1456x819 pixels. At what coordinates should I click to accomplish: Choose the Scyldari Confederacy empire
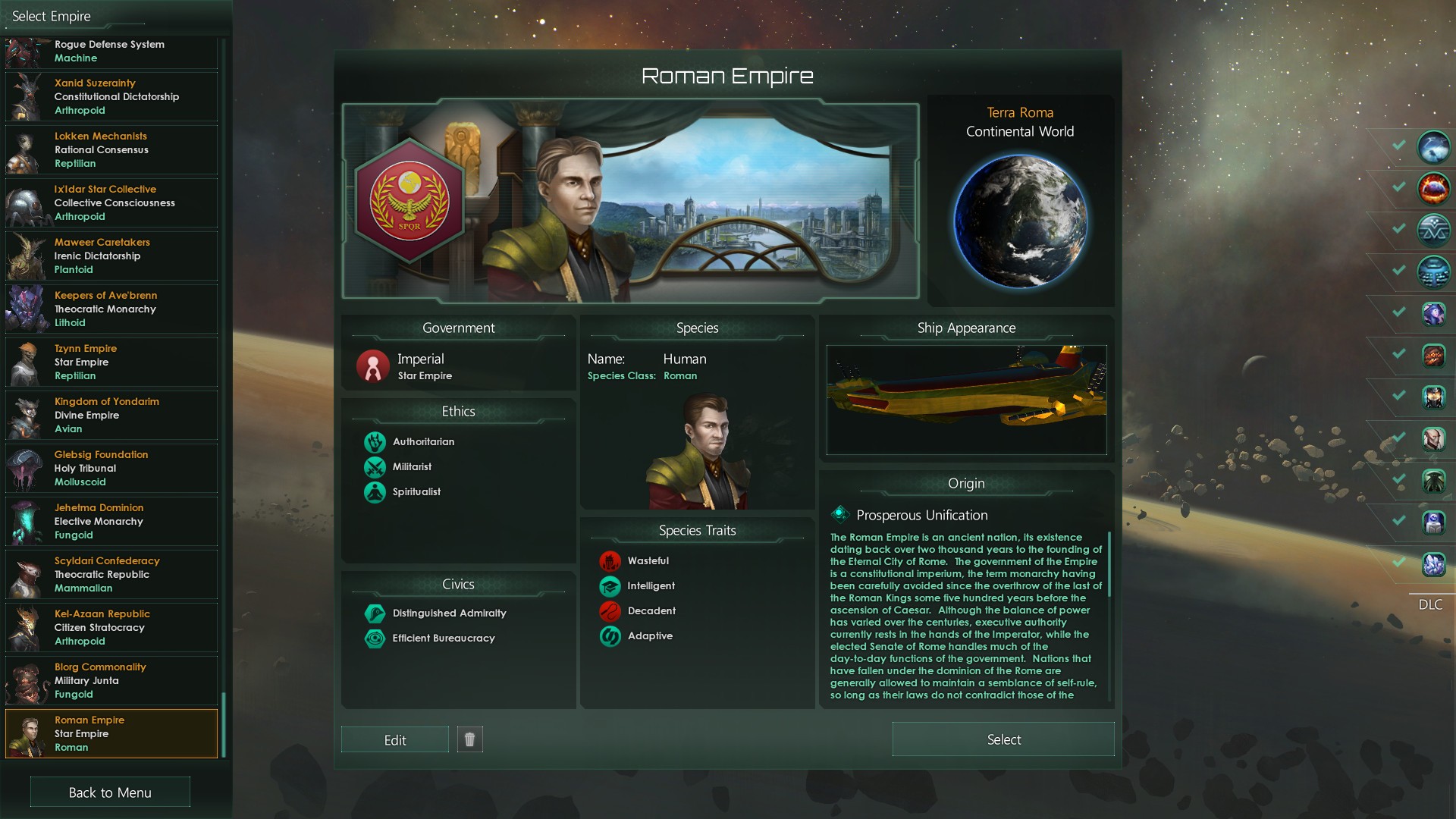tap(111, 574)
